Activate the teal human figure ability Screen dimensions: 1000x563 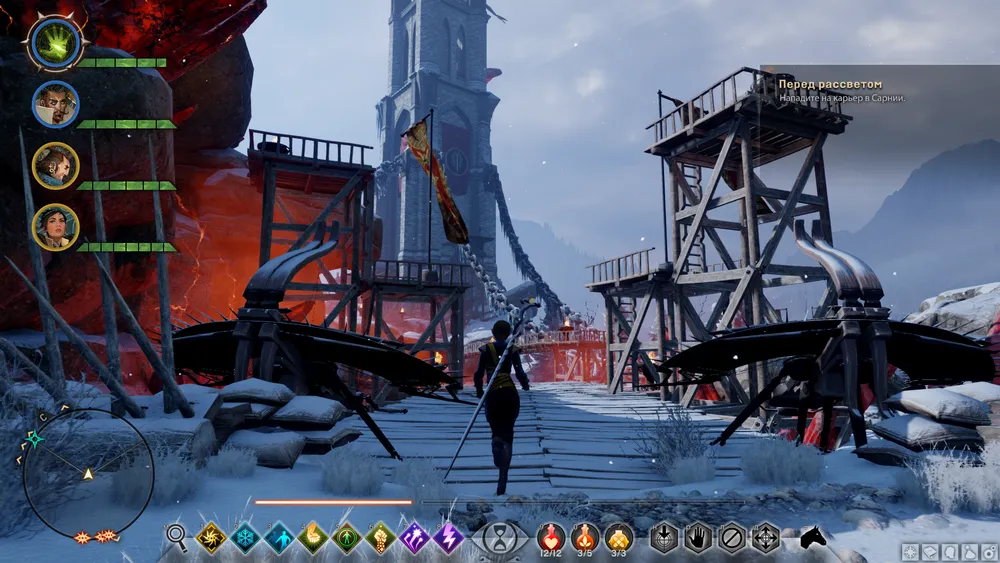(279, 538)
